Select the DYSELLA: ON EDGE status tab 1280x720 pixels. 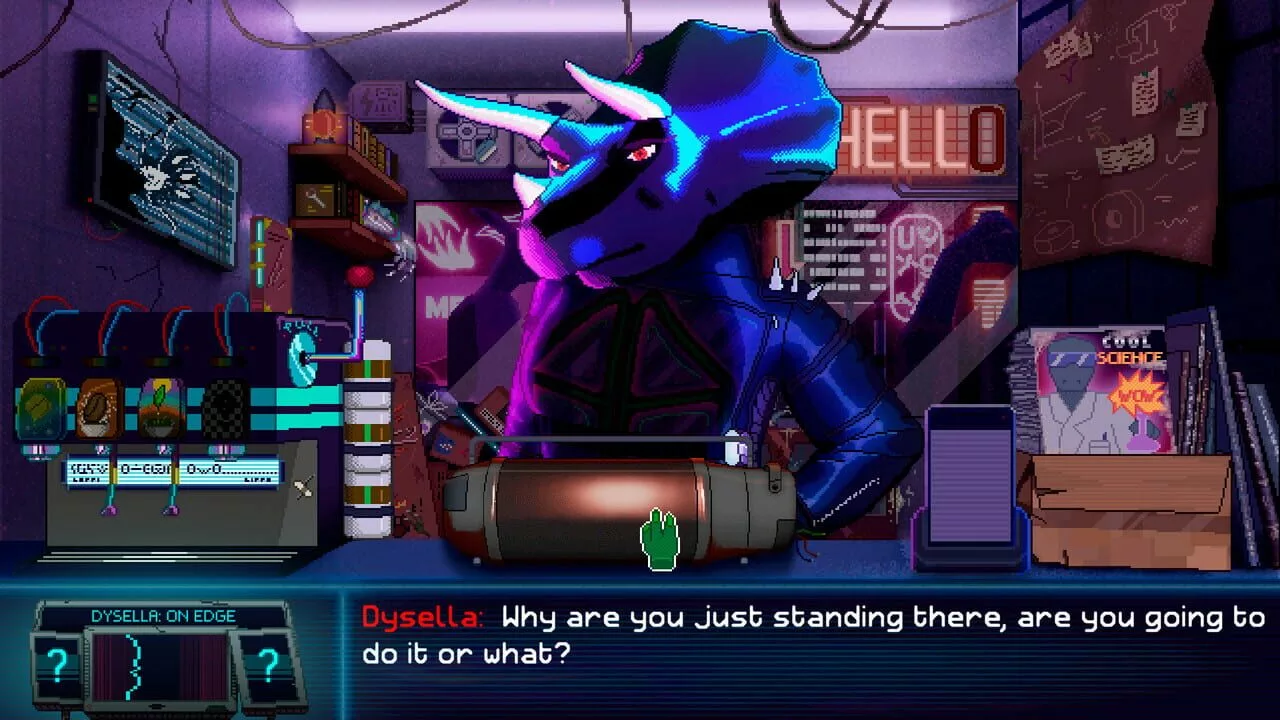(x=163, y=616)
